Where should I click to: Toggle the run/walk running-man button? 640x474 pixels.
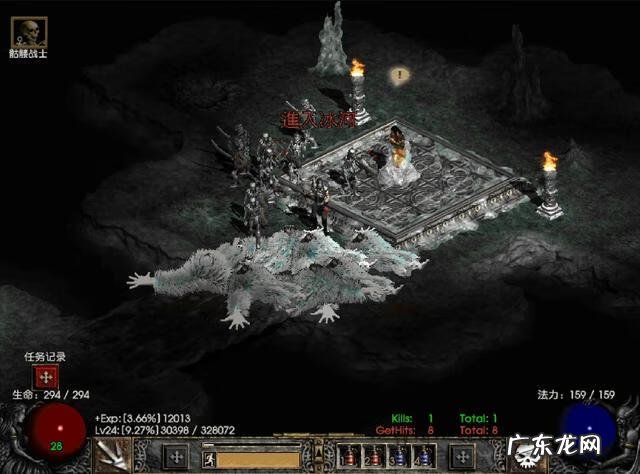tap(210, 459)
